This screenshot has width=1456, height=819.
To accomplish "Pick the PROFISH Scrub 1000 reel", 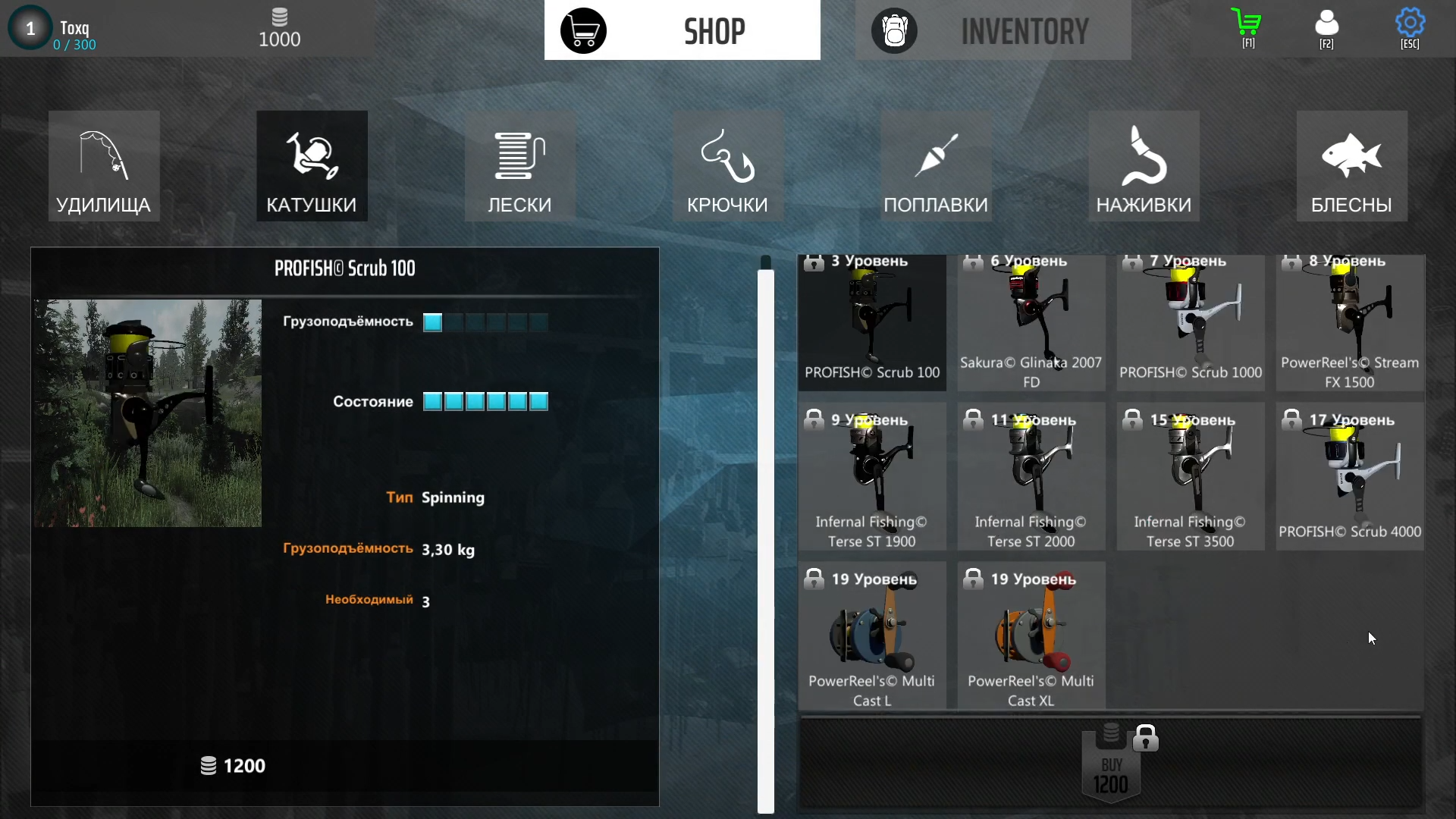I will (1191, 323).
